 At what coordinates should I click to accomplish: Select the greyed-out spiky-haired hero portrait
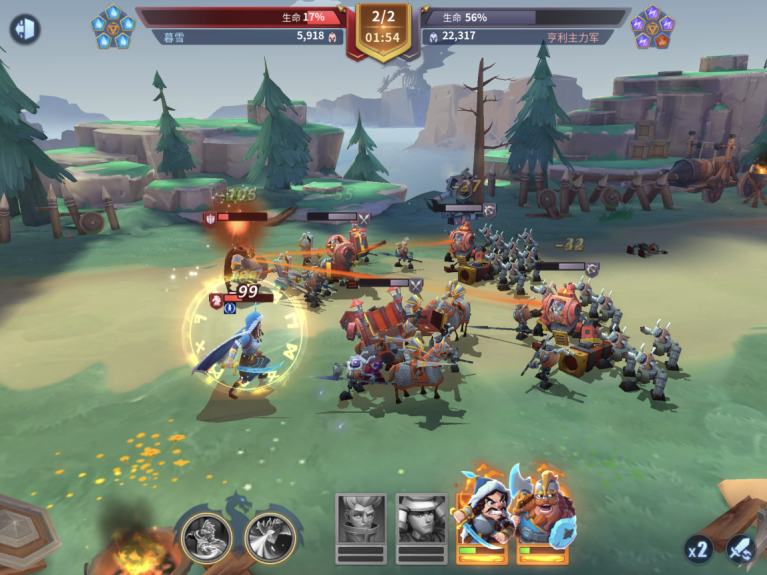coord(360,520)
